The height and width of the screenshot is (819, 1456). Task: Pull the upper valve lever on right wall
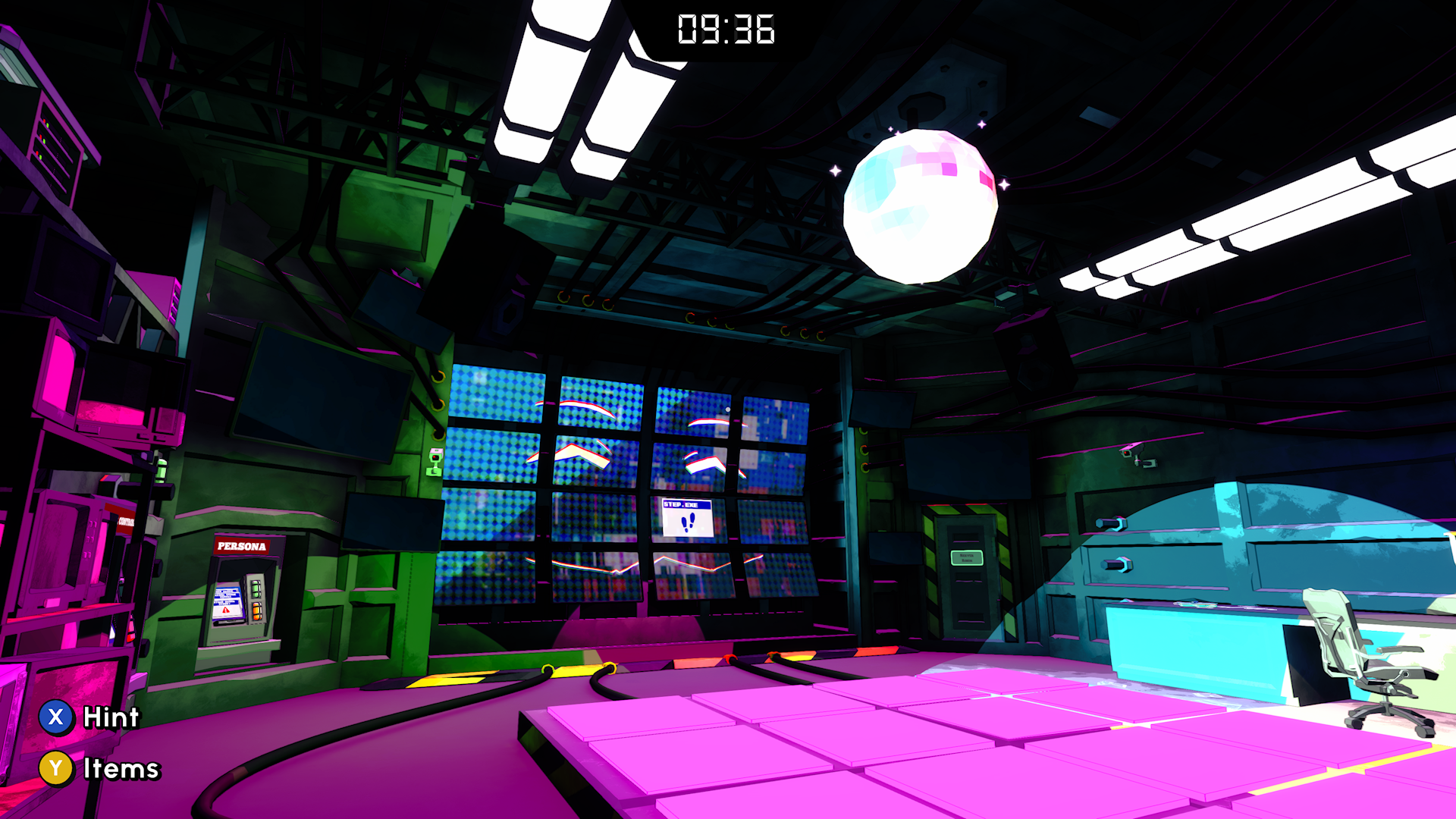[x=1112, y=522]
